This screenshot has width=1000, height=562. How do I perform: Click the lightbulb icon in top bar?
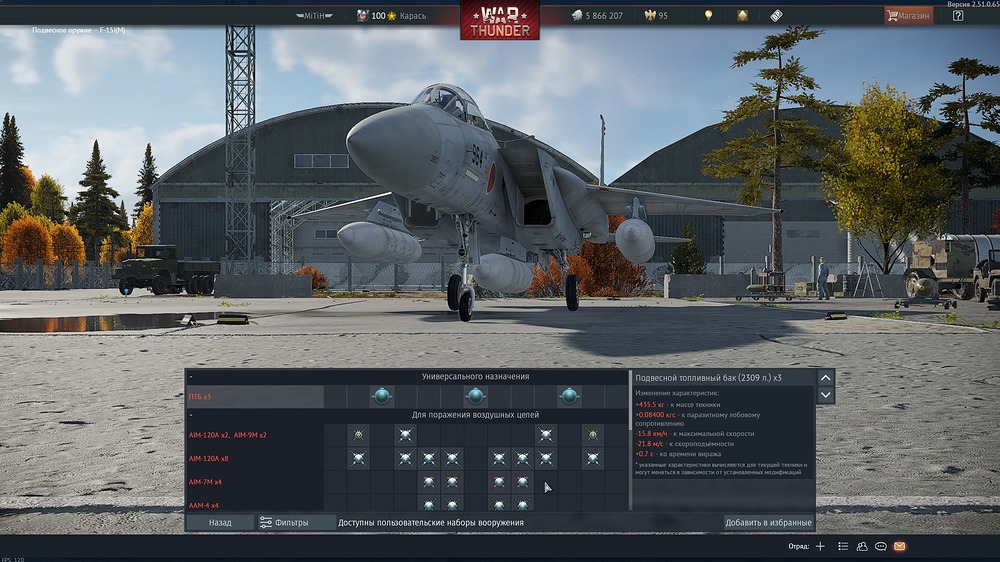click(x=709, y=16)
